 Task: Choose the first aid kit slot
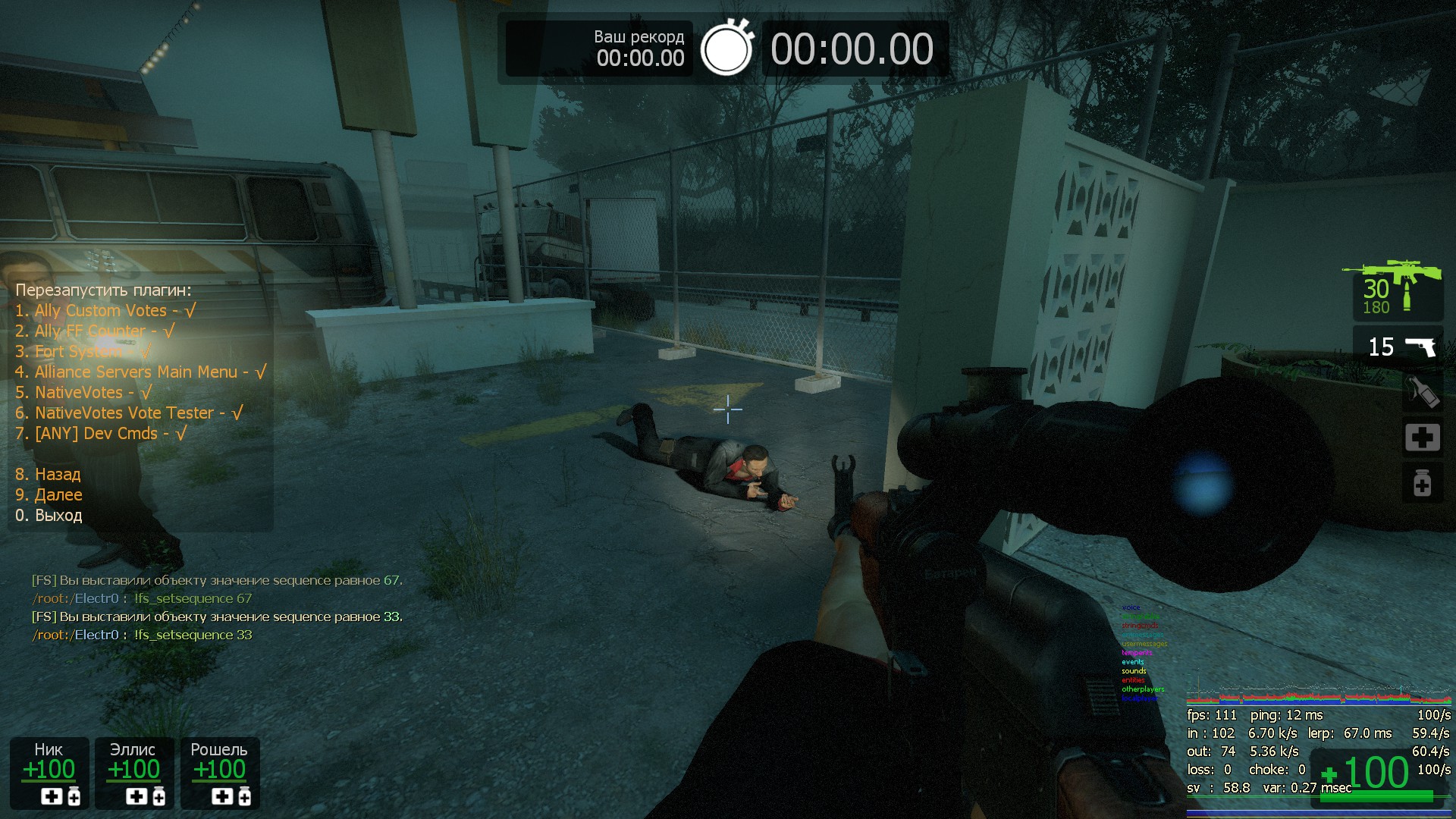click(1421, 438)
